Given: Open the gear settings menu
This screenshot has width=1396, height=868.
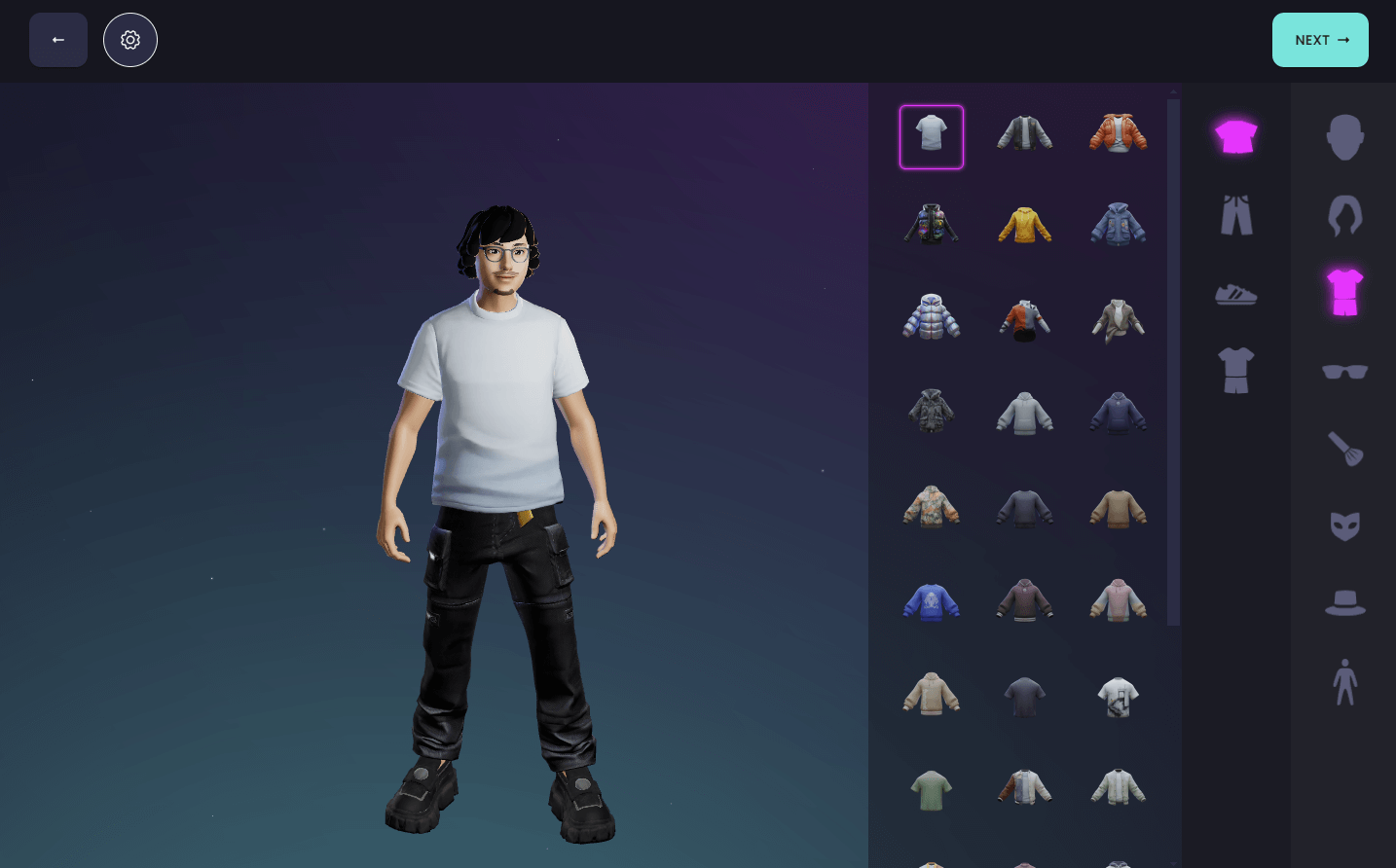Looking at the screenshot, I should [130, 40].
